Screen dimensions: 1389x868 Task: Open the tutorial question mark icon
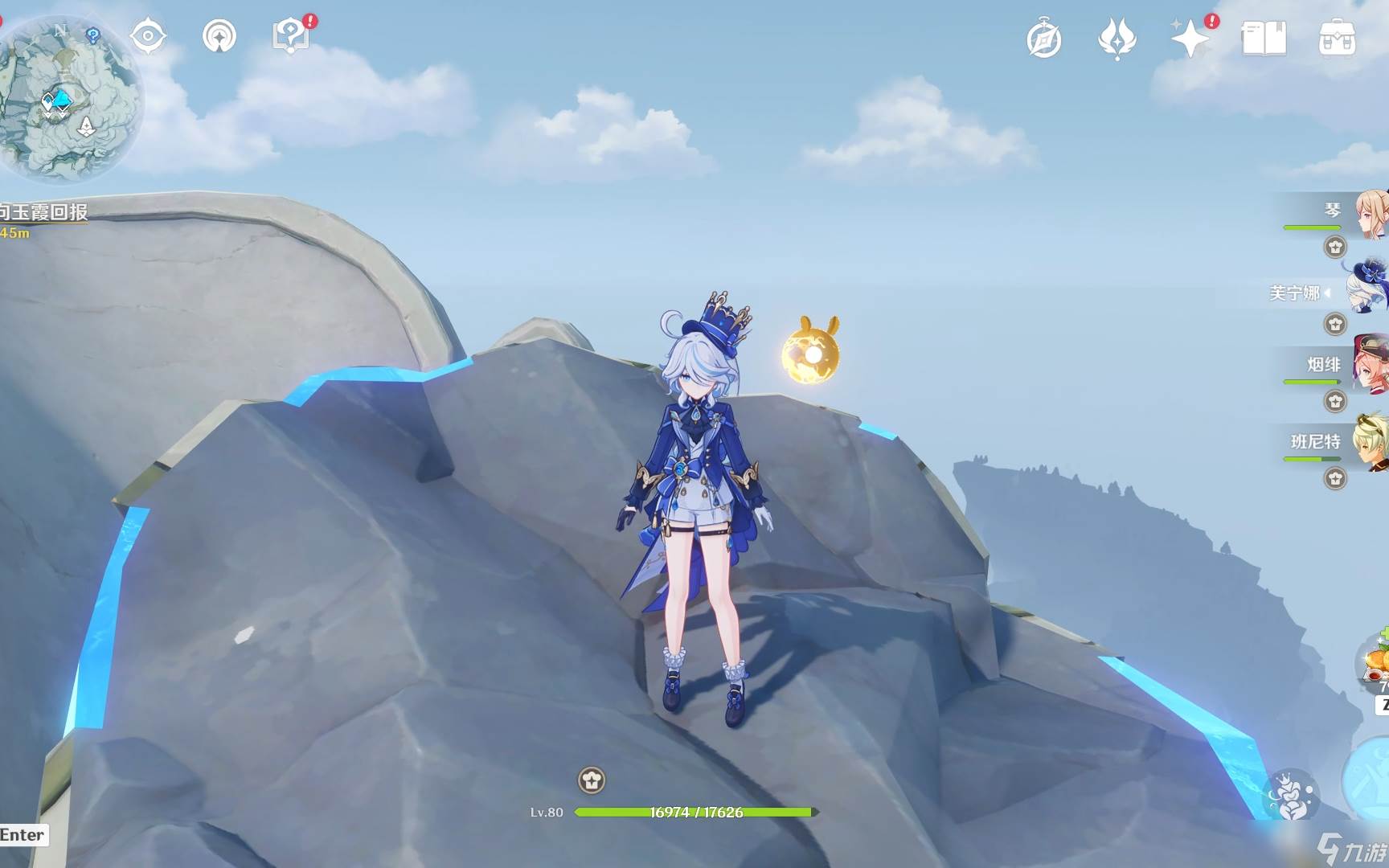coord(291,36)
